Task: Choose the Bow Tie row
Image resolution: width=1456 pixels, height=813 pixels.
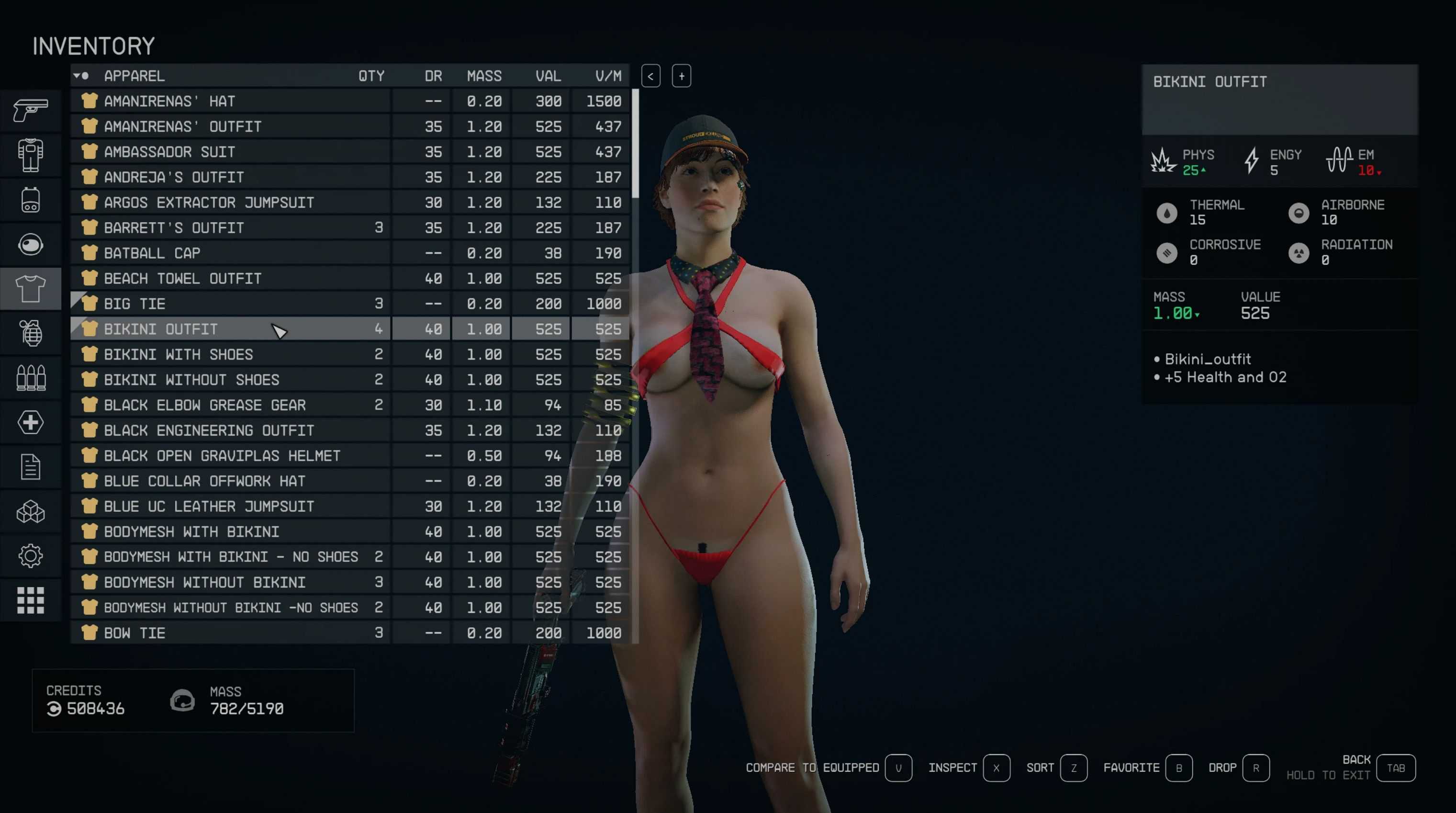Action: coord(134,633)
